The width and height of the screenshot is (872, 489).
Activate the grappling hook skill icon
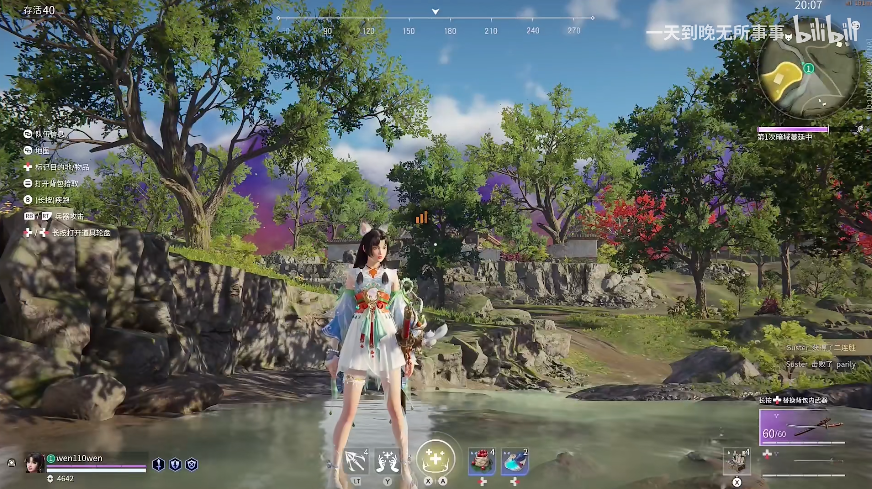pyautogui.click(x=355, y=460)
